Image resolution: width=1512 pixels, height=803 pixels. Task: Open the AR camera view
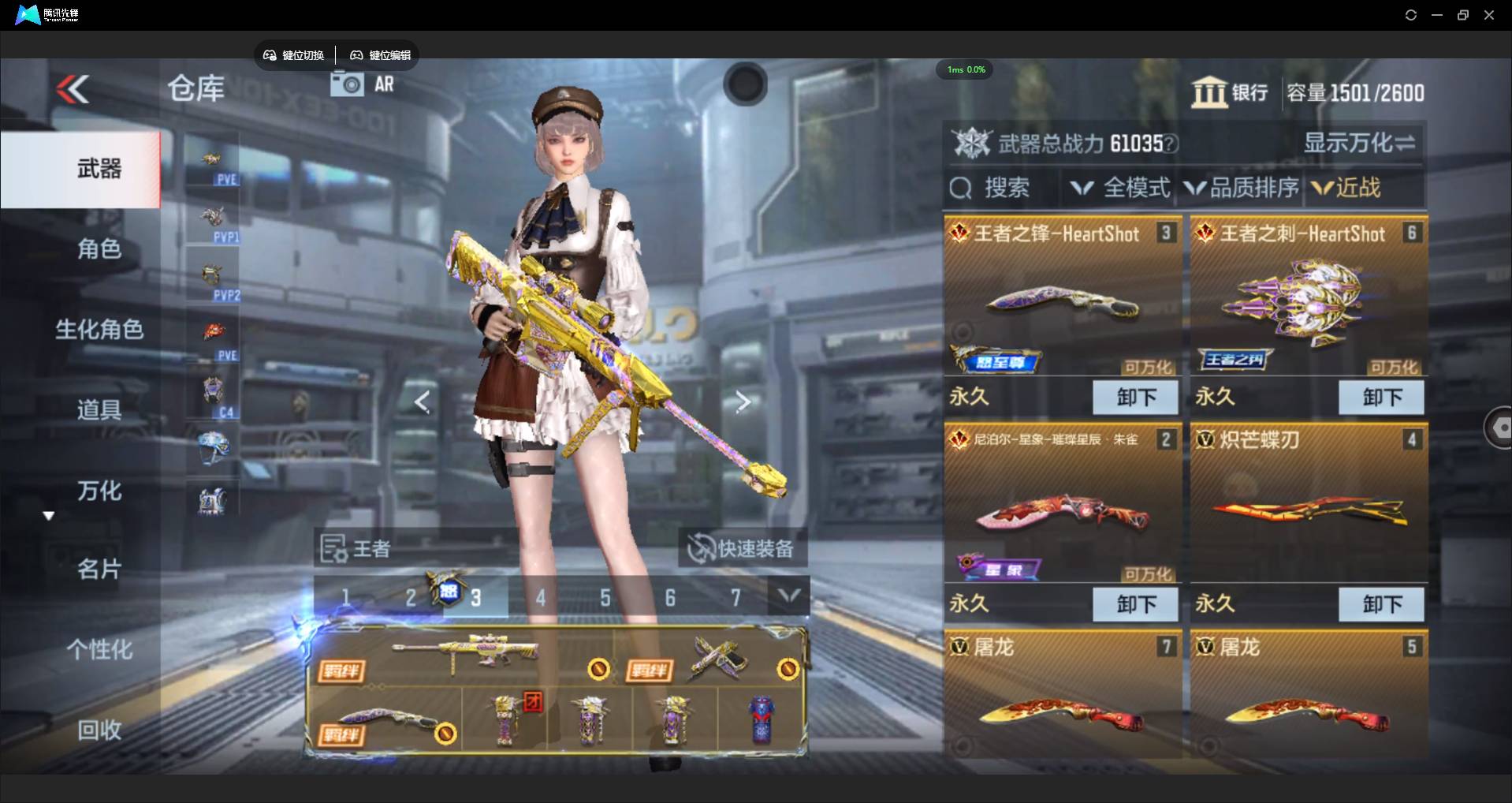coord(363,84)
